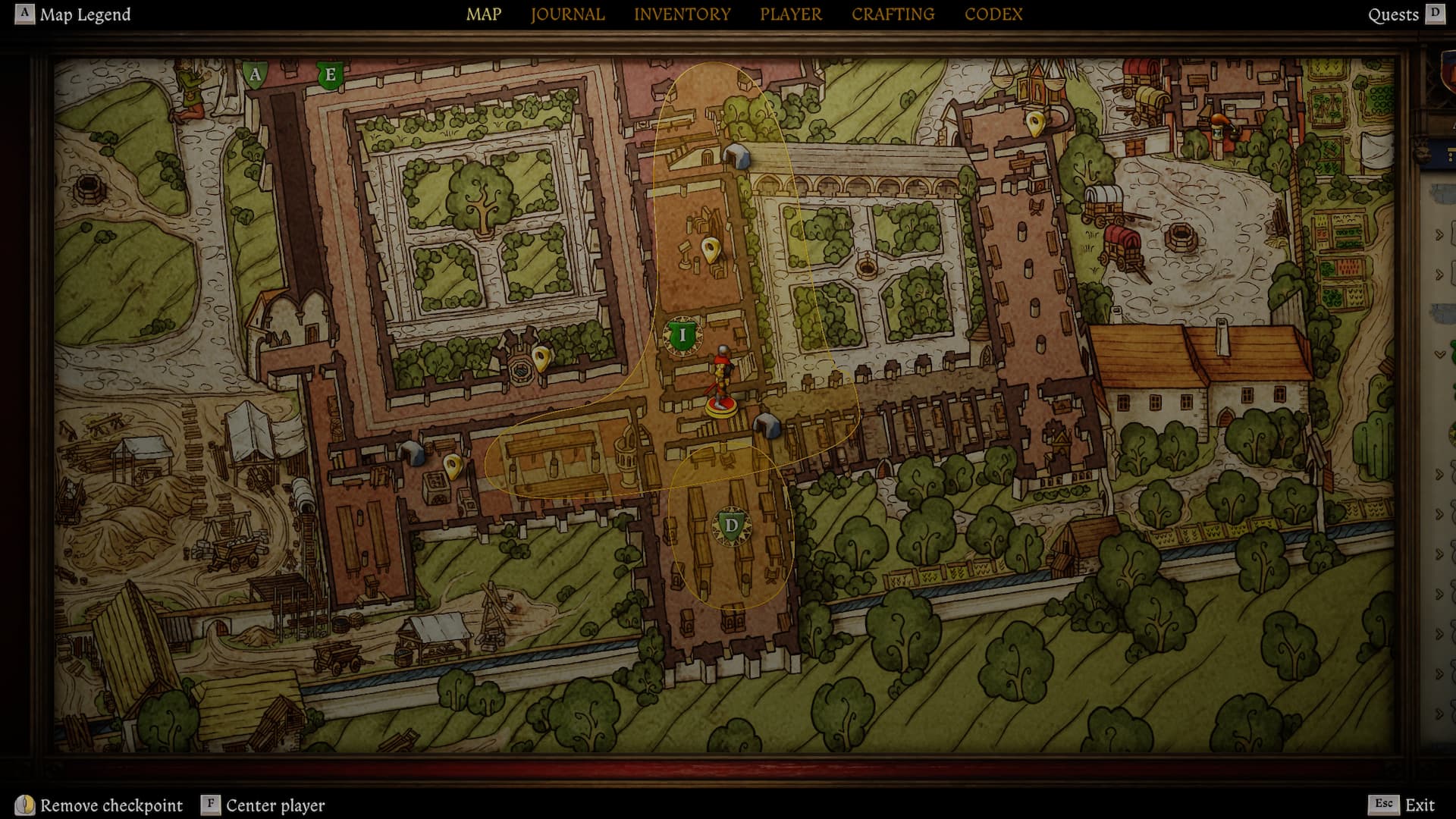Select the Map tab

484,14
